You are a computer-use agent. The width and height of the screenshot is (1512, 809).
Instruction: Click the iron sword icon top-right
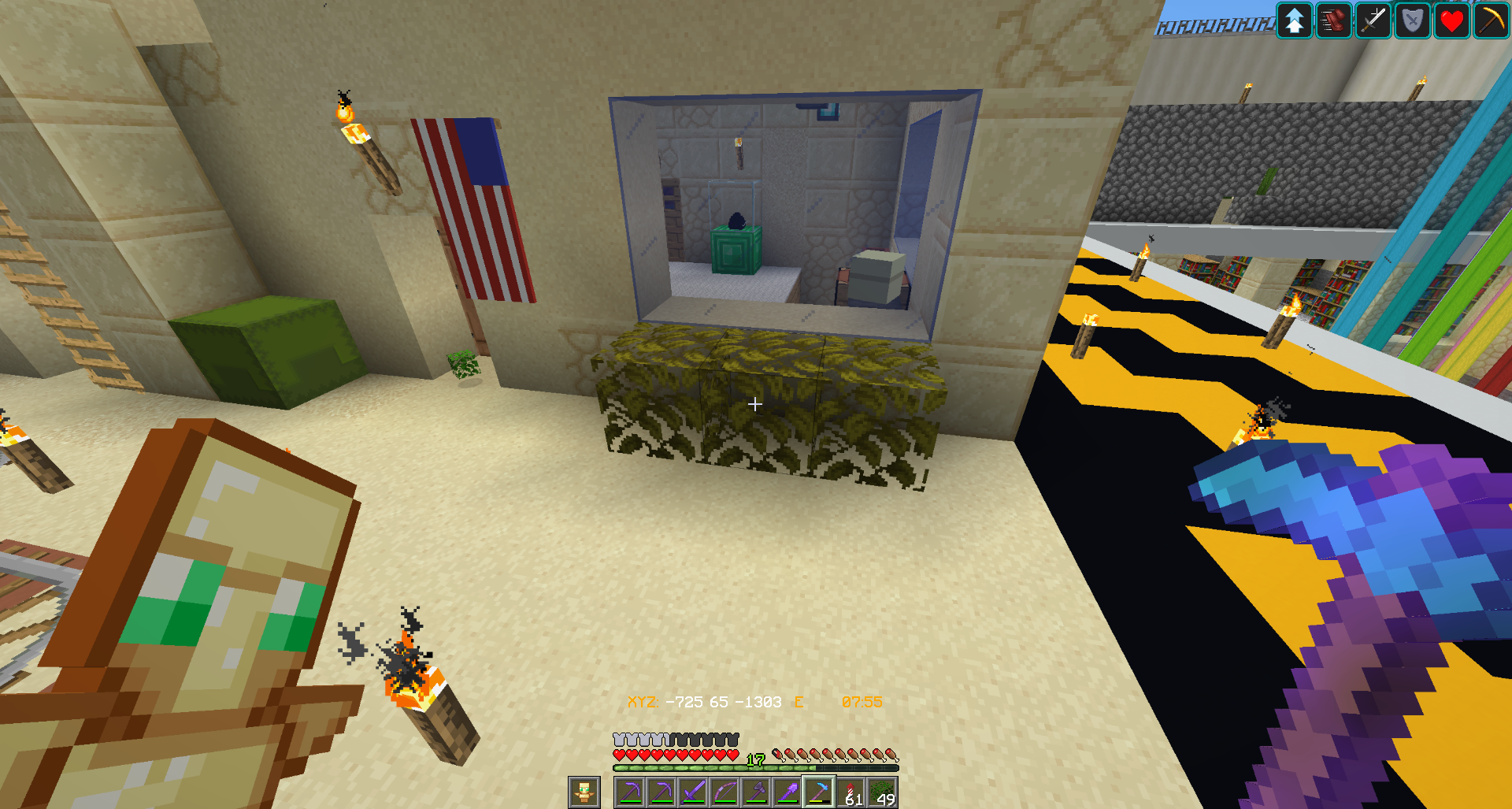point(1373,20)
